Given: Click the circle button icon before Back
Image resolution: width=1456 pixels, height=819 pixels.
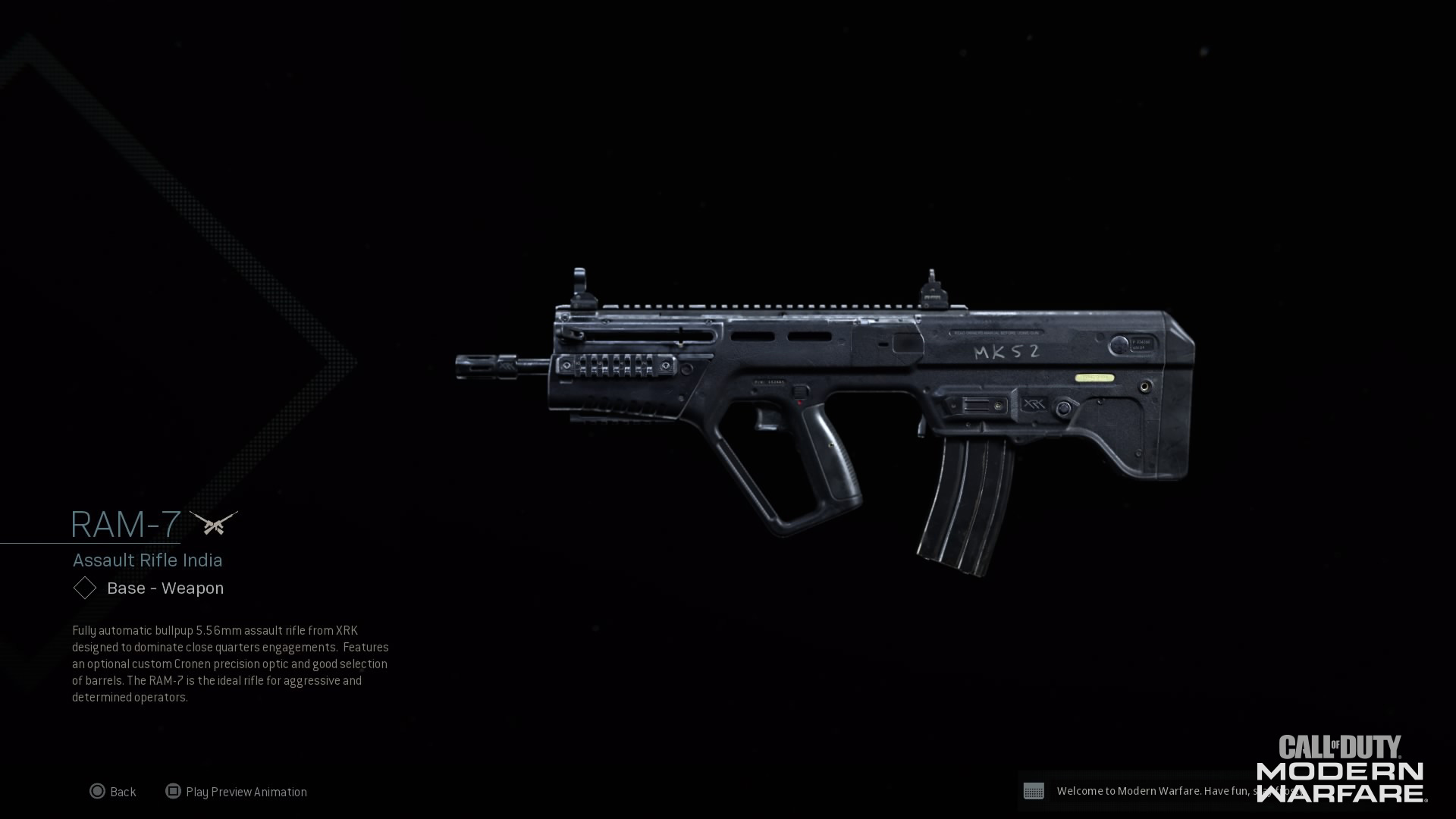Looking at the screenshot, I should coord(98,791).
